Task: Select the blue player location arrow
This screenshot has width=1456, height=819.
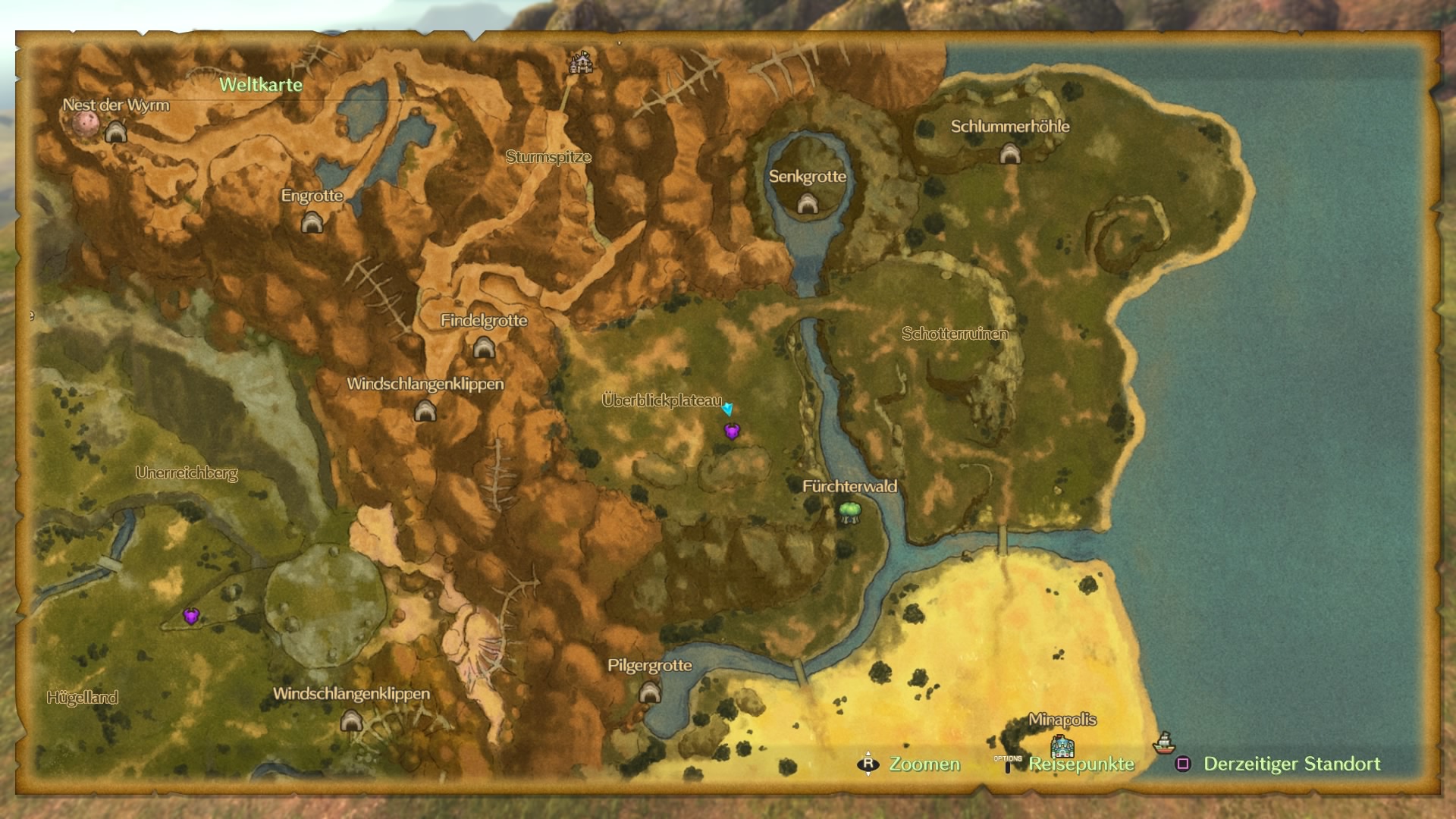Action: [728, 409]
